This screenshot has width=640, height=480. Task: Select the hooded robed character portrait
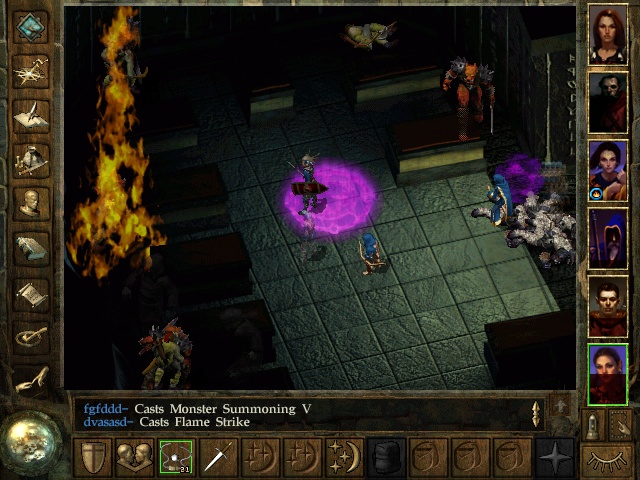608,239
